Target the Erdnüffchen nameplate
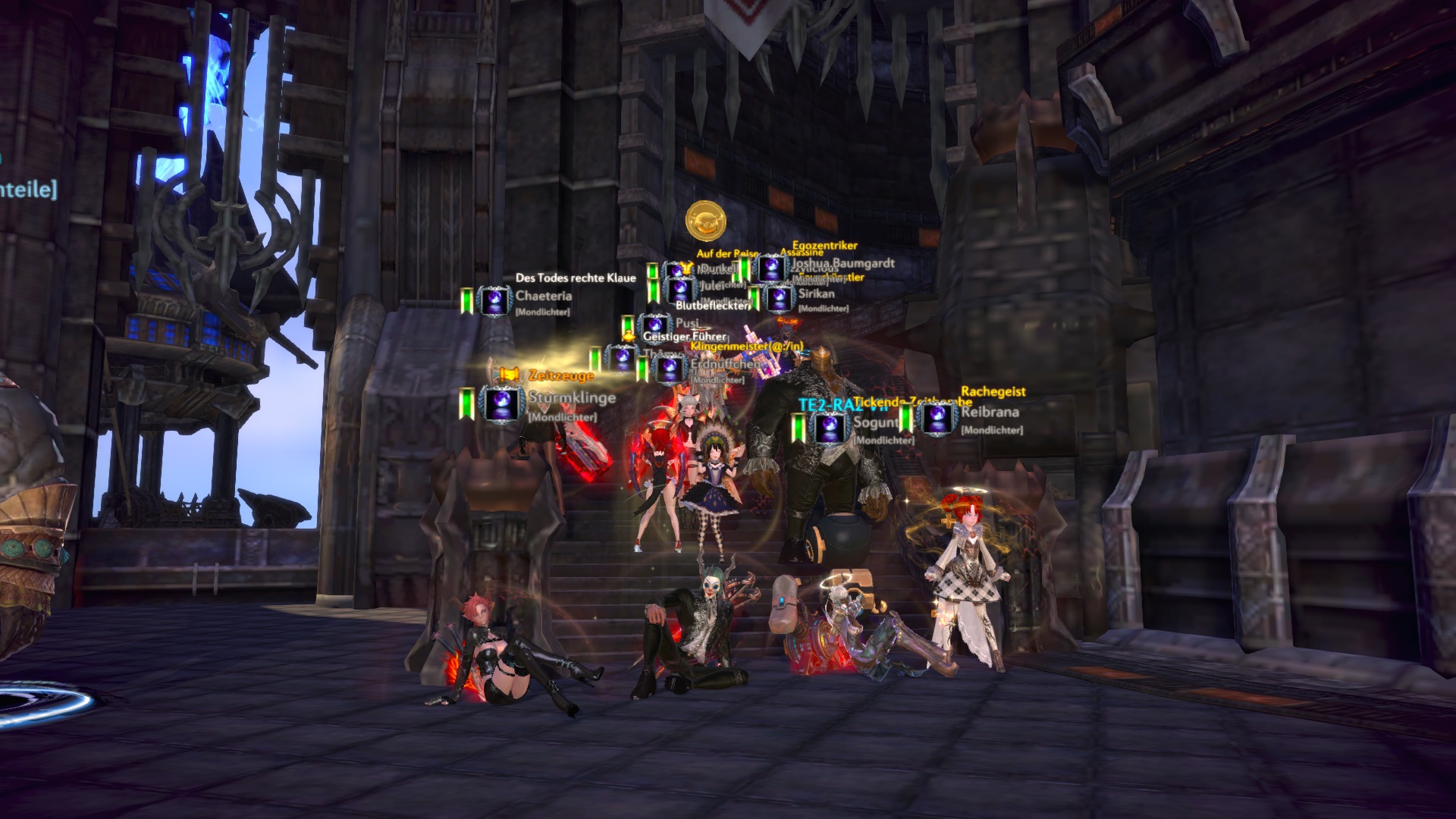This screenshot has width=1456, height=819. tap(724, 365)
